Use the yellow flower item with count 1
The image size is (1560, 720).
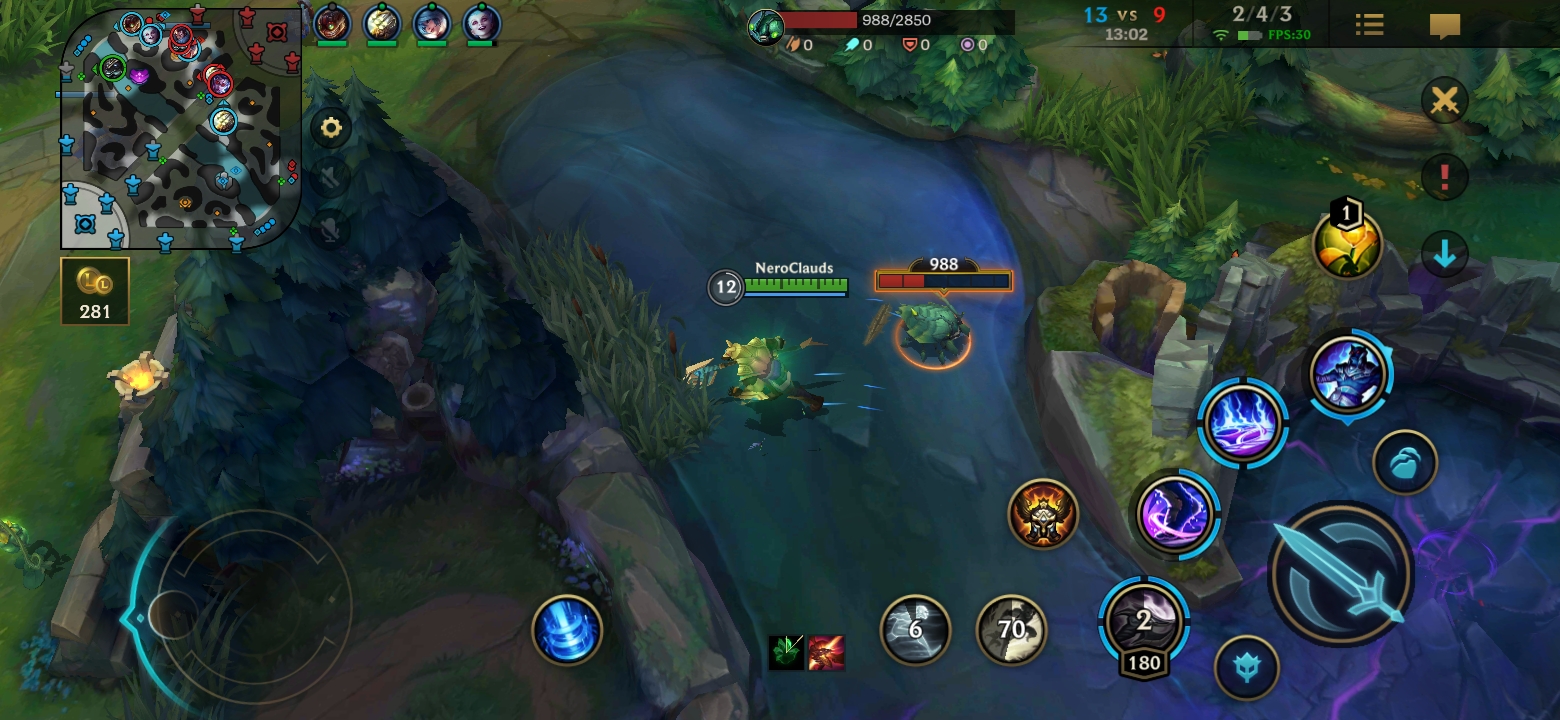[1348, 245]
